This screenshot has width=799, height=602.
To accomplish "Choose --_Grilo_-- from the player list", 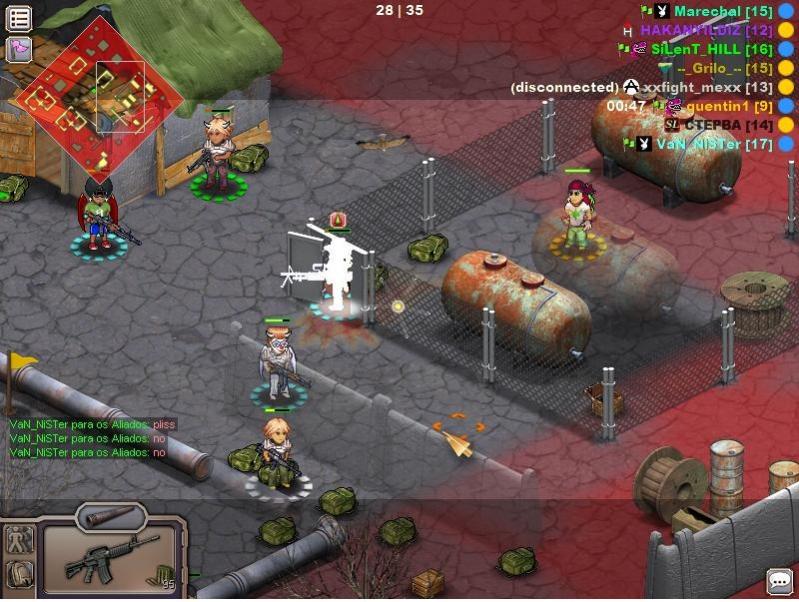I will [724, 68].
